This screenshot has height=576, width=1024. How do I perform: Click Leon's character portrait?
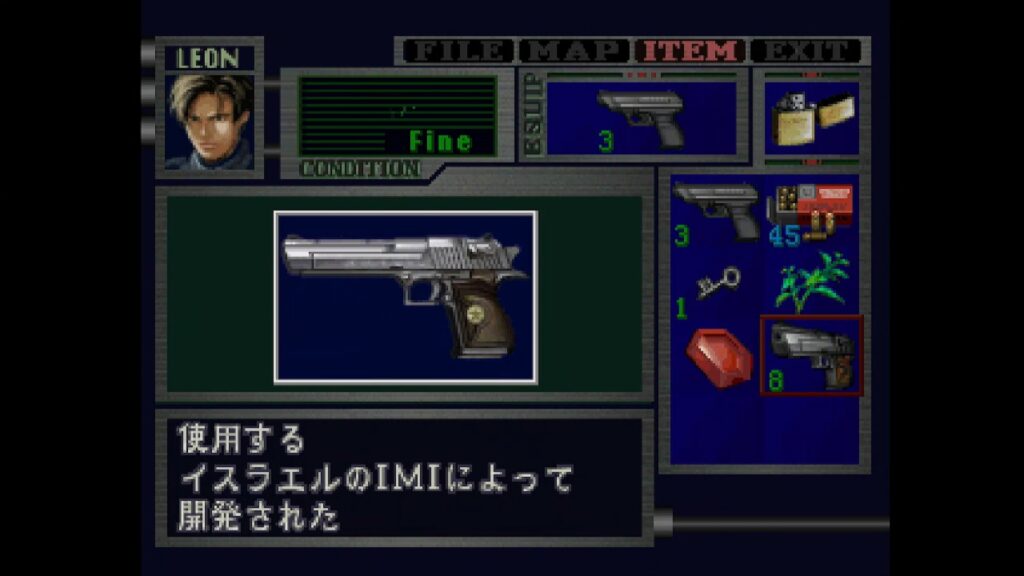pyautogui.click(x=209, y=120)
